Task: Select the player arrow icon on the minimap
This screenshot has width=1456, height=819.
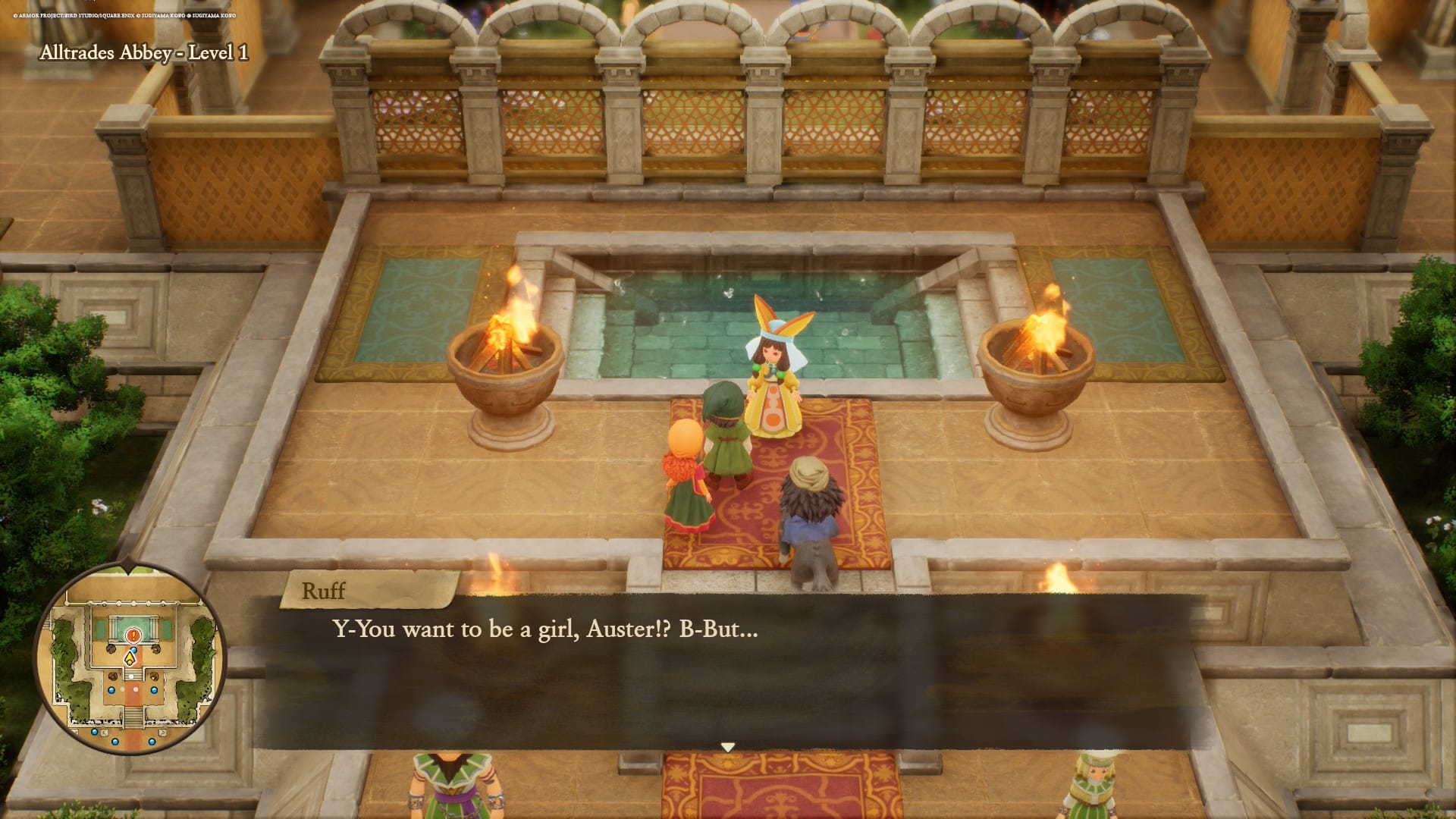Action: click(x=130, y=658)
